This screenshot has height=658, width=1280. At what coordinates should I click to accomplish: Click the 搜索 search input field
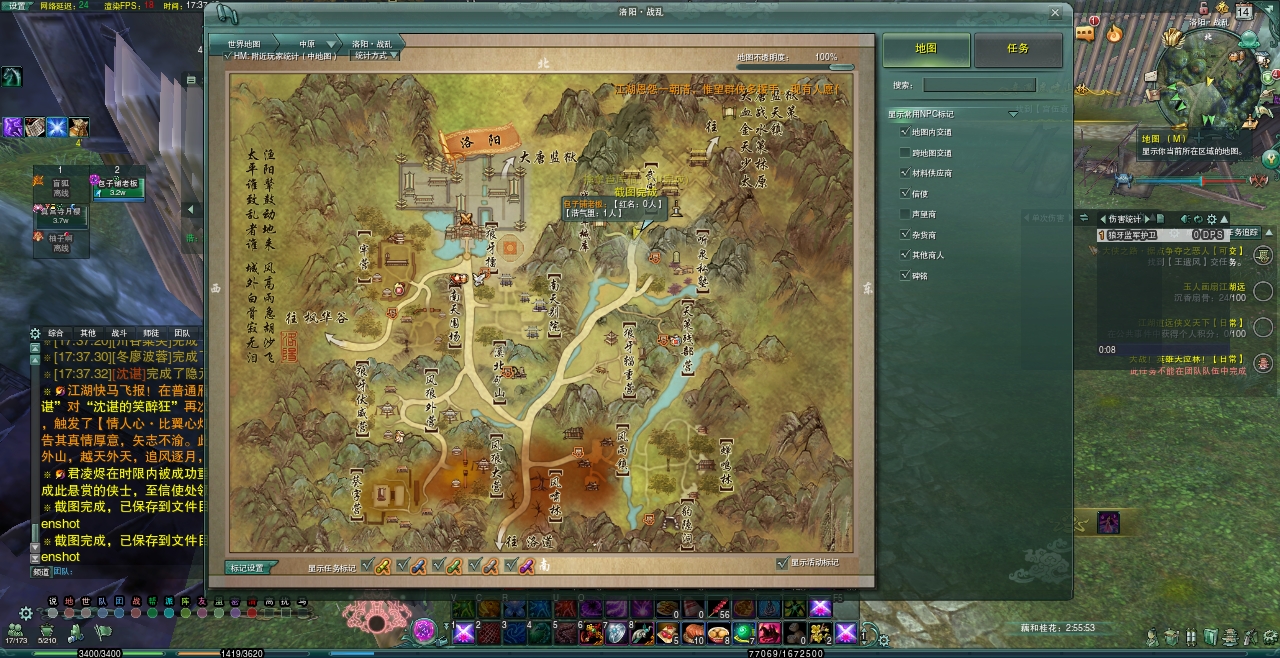(x=979, y=86)
